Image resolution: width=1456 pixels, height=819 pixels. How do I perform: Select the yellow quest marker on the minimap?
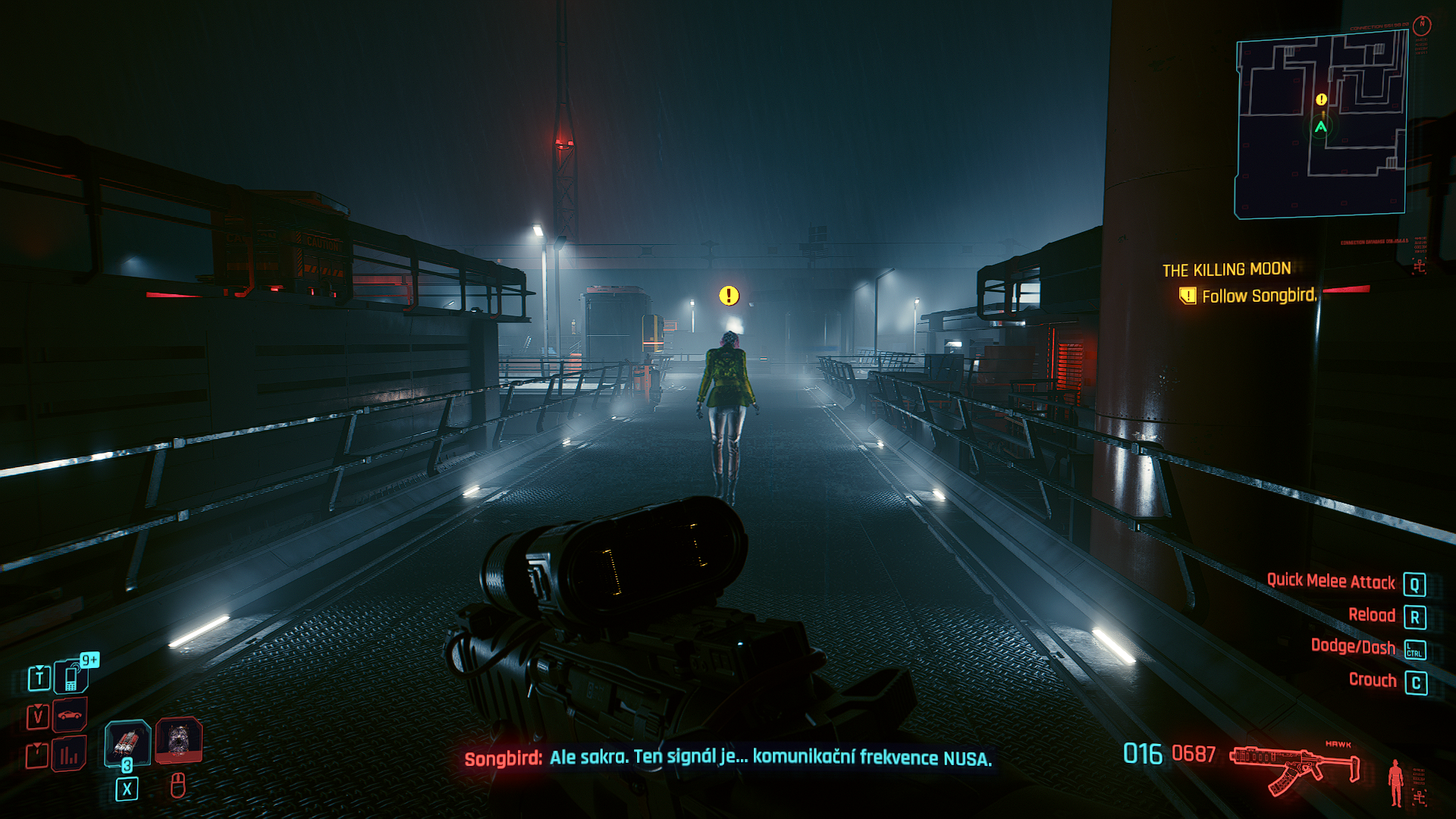click(1321, 99)
